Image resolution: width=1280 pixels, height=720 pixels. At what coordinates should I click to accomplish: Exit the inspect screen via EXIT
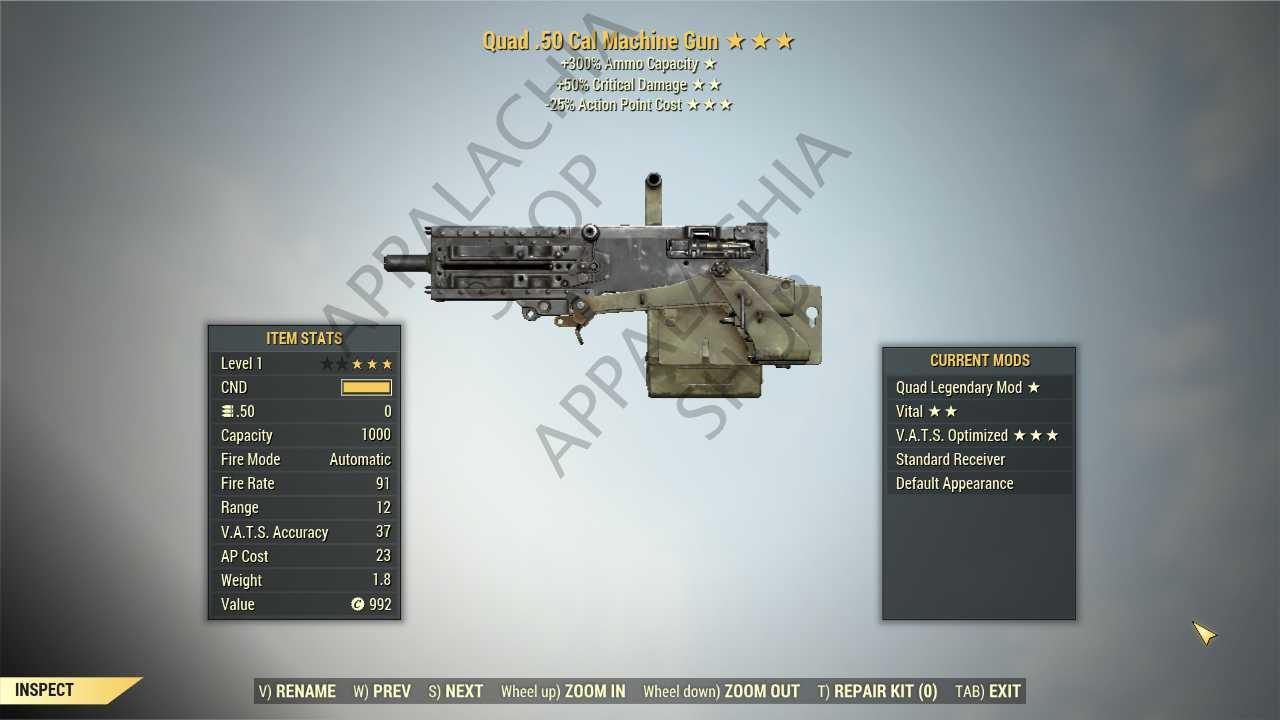(988, 691)
